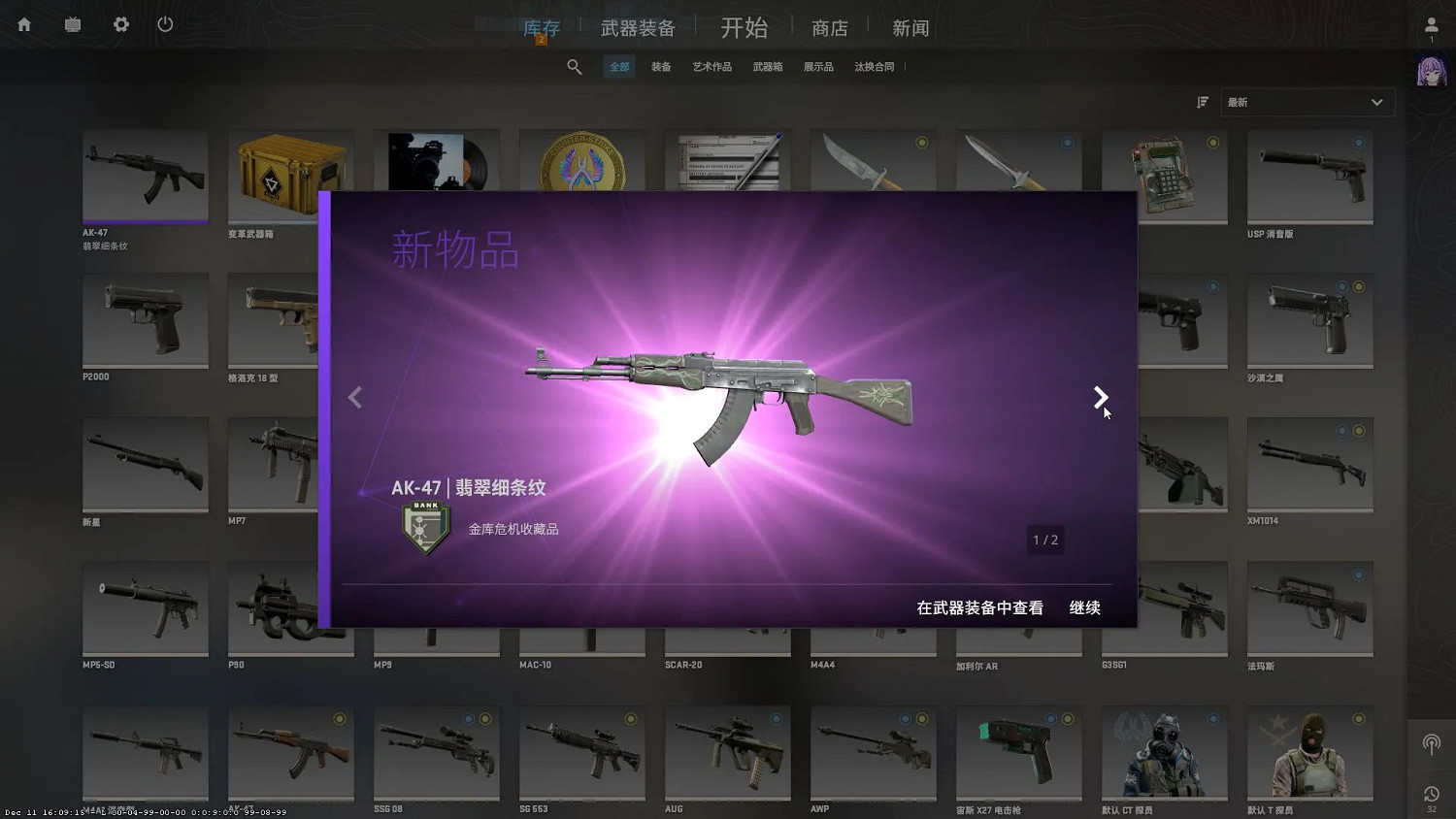Click the power icon top left
The width and height of the screenshot is (1456, 819).
pos(164,24)
